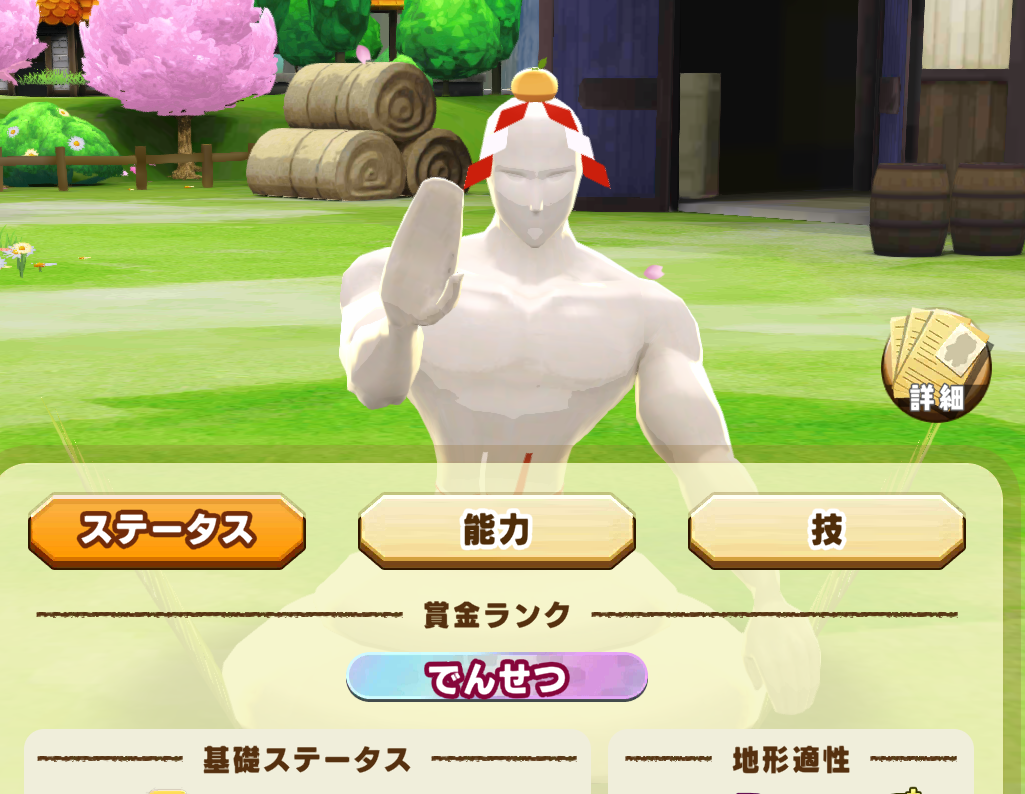Open the 技 tab

pyautogui.click(x=826, y=530)
